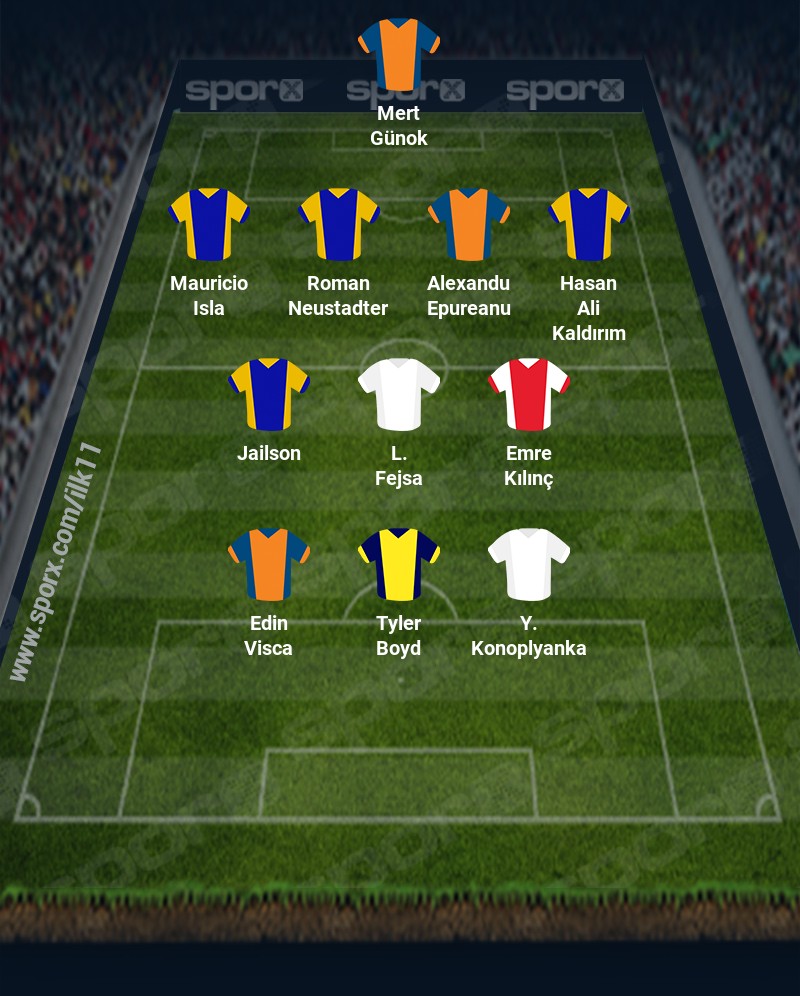The height and width of the screenshot is (996, 800).
Task: Select Emre Kılınç's red and white jersey
Action: [529, 394]
